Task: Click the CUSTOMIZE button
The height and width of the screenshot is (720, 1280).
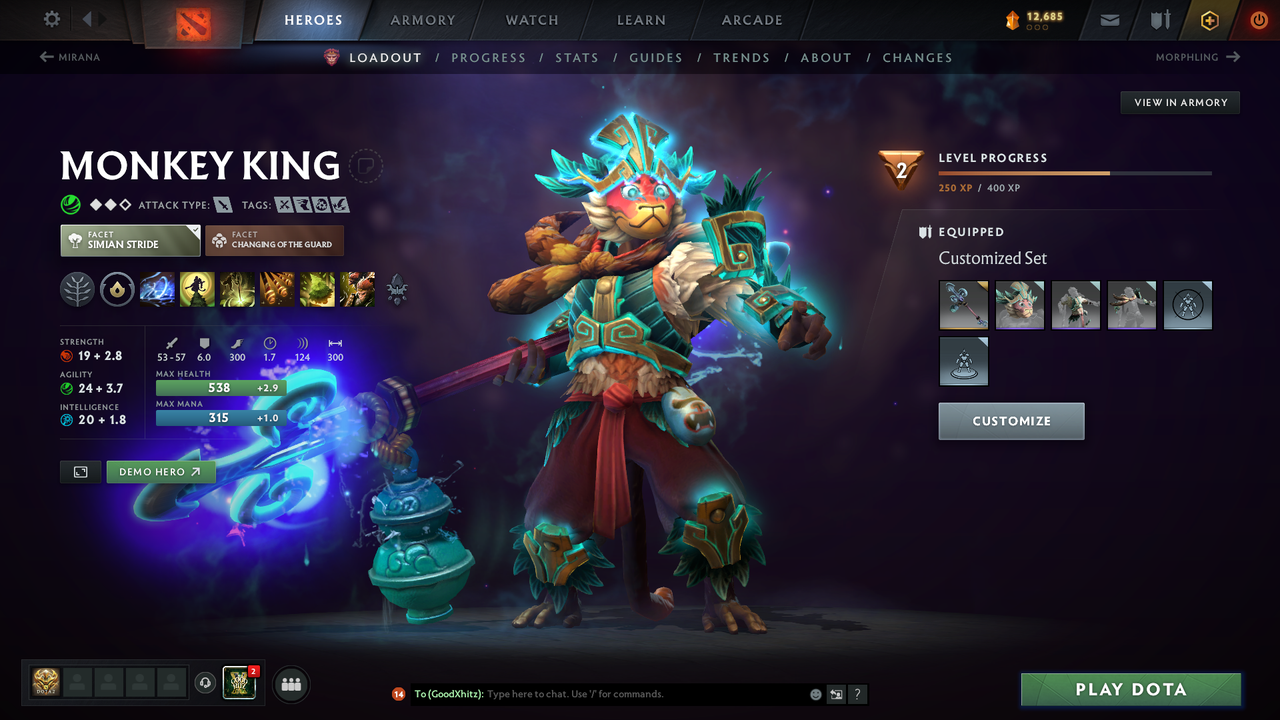Action: click(x=1011, y=421)
